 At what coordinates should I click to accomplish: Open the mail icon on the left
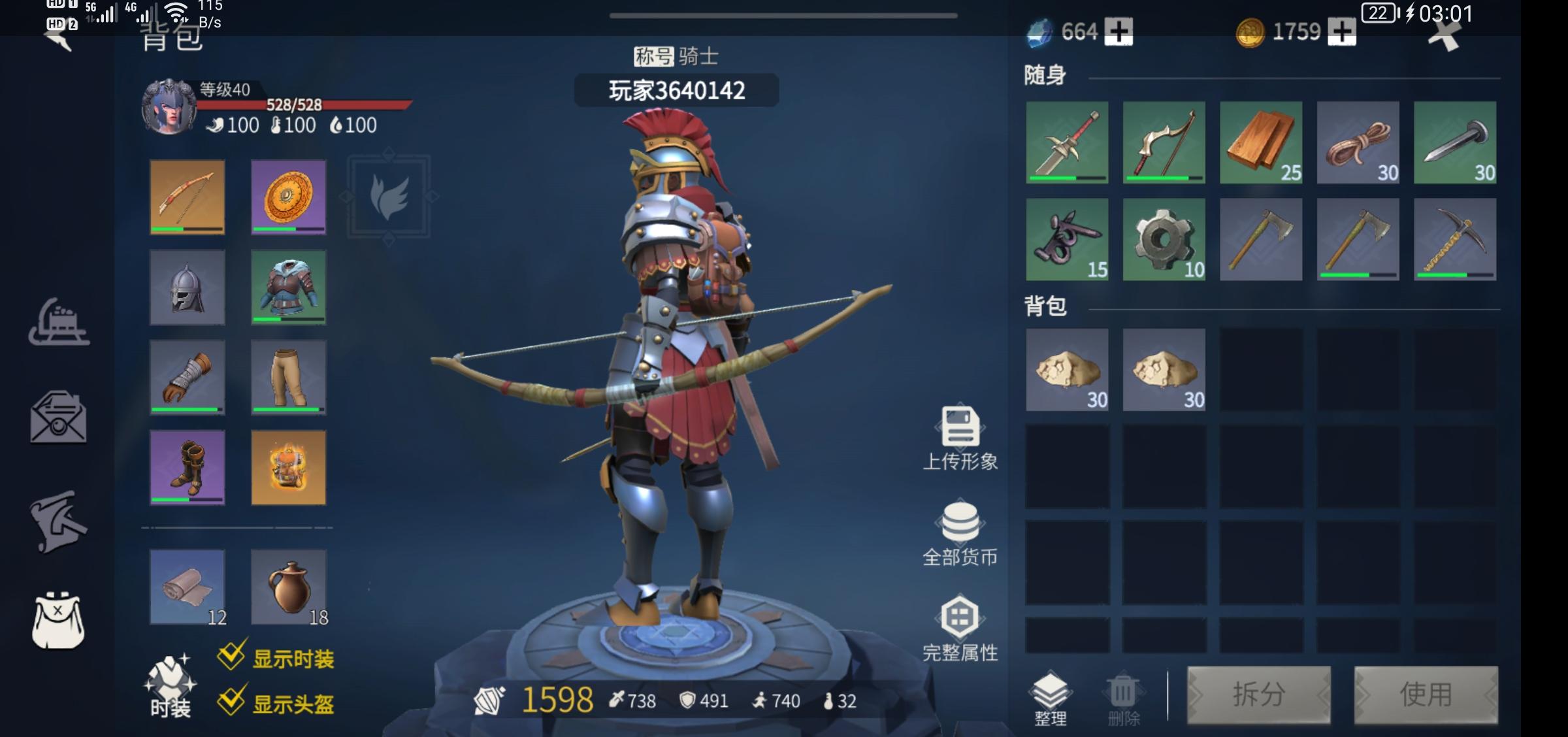click(x=59, y=418)
